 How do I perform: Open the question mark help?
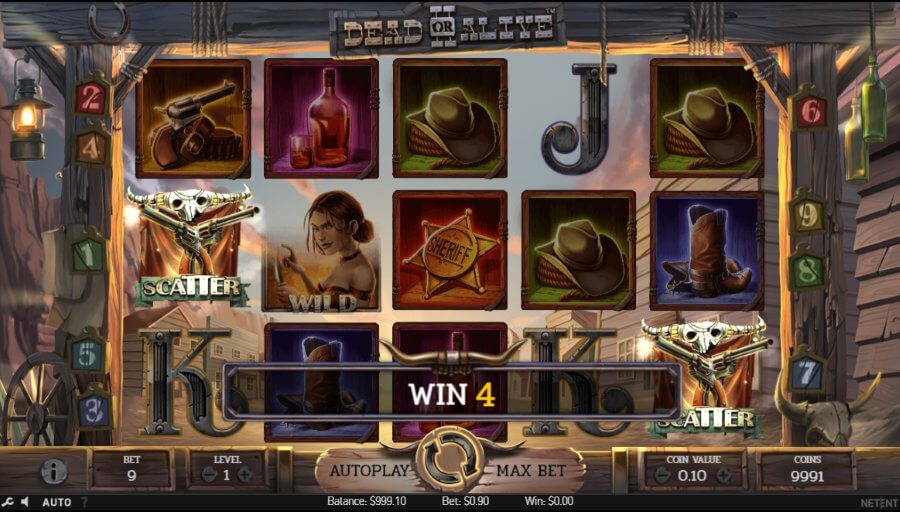84,502
